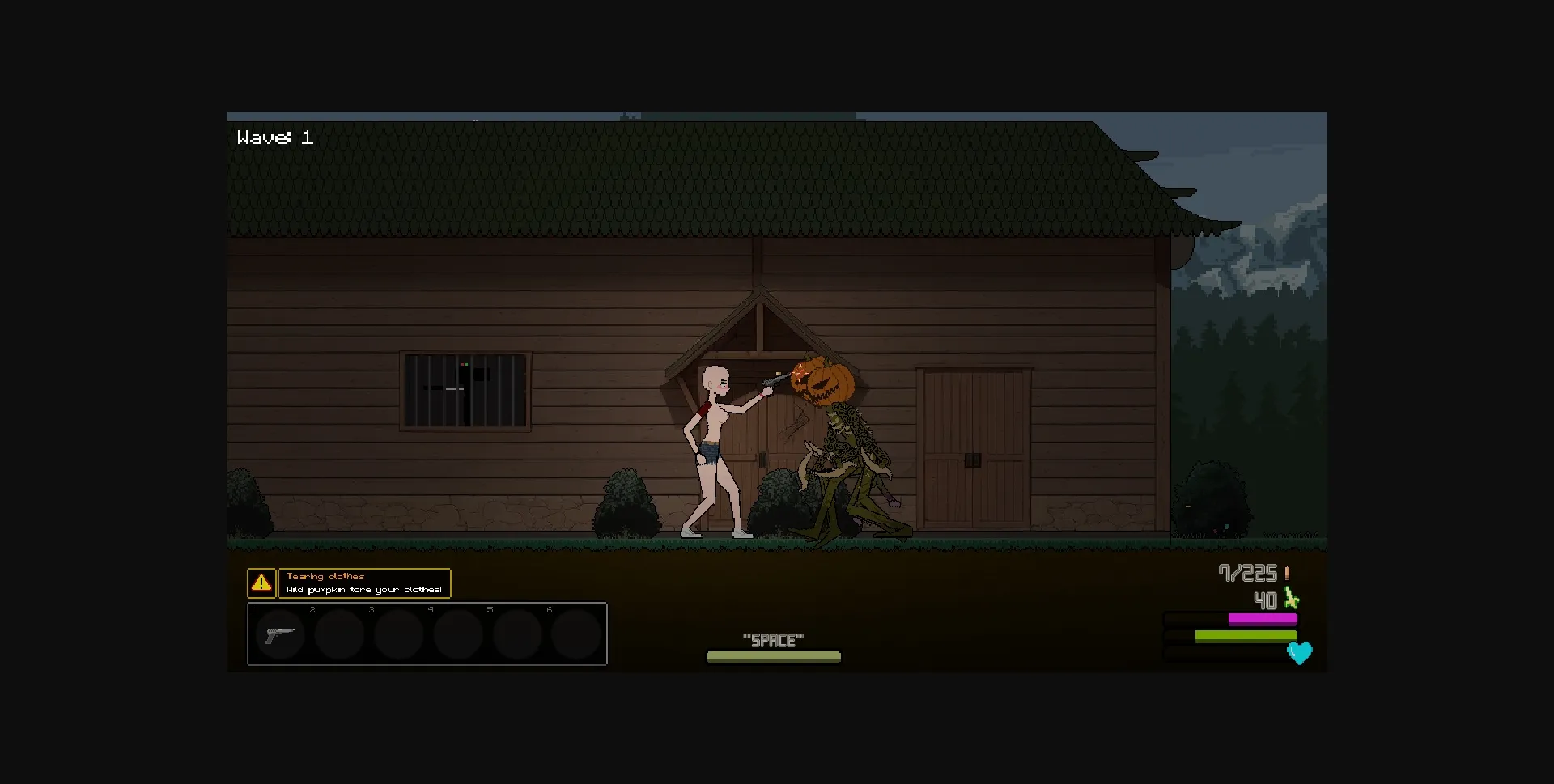Image resolution: width=1554 pixels, height=784 pixels.
Task: Click the yellow warning triangle icon
Action: coord(261,582)
